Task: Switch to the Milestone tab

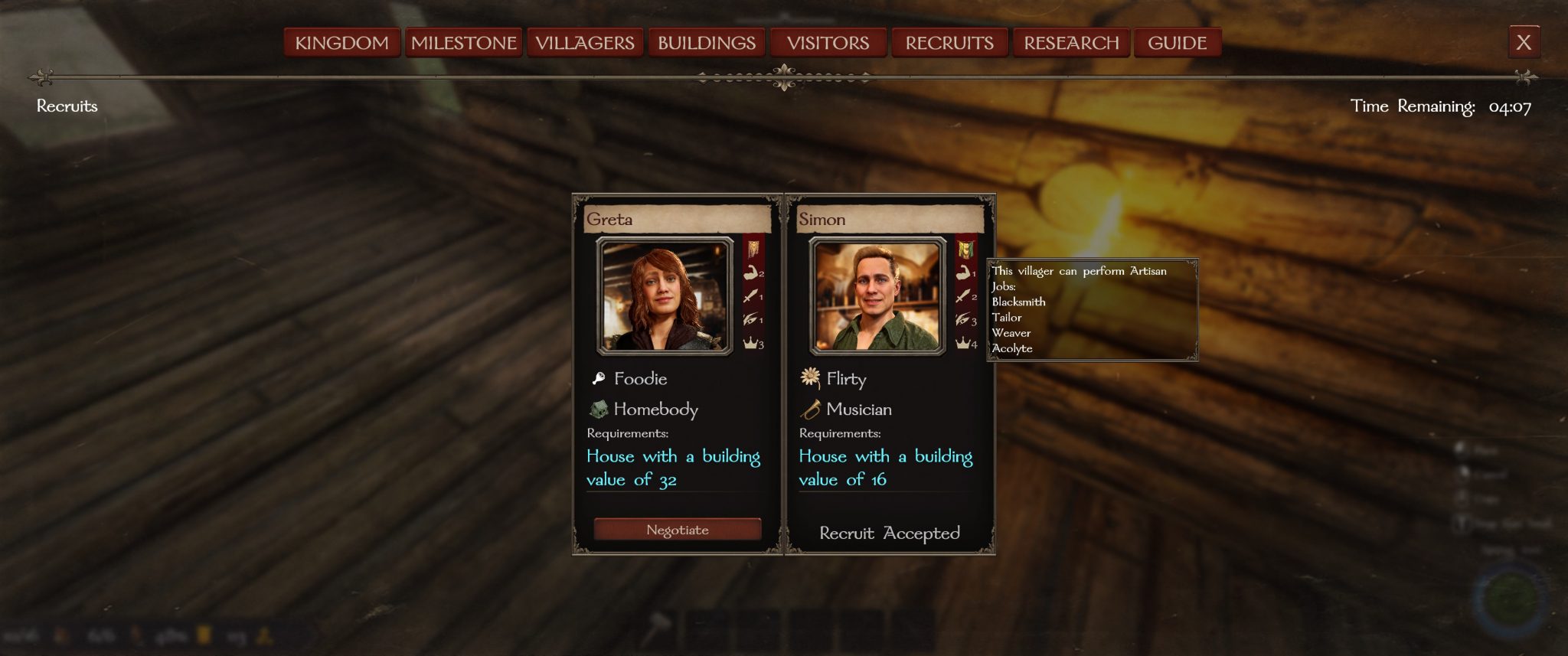Action: 463,43
